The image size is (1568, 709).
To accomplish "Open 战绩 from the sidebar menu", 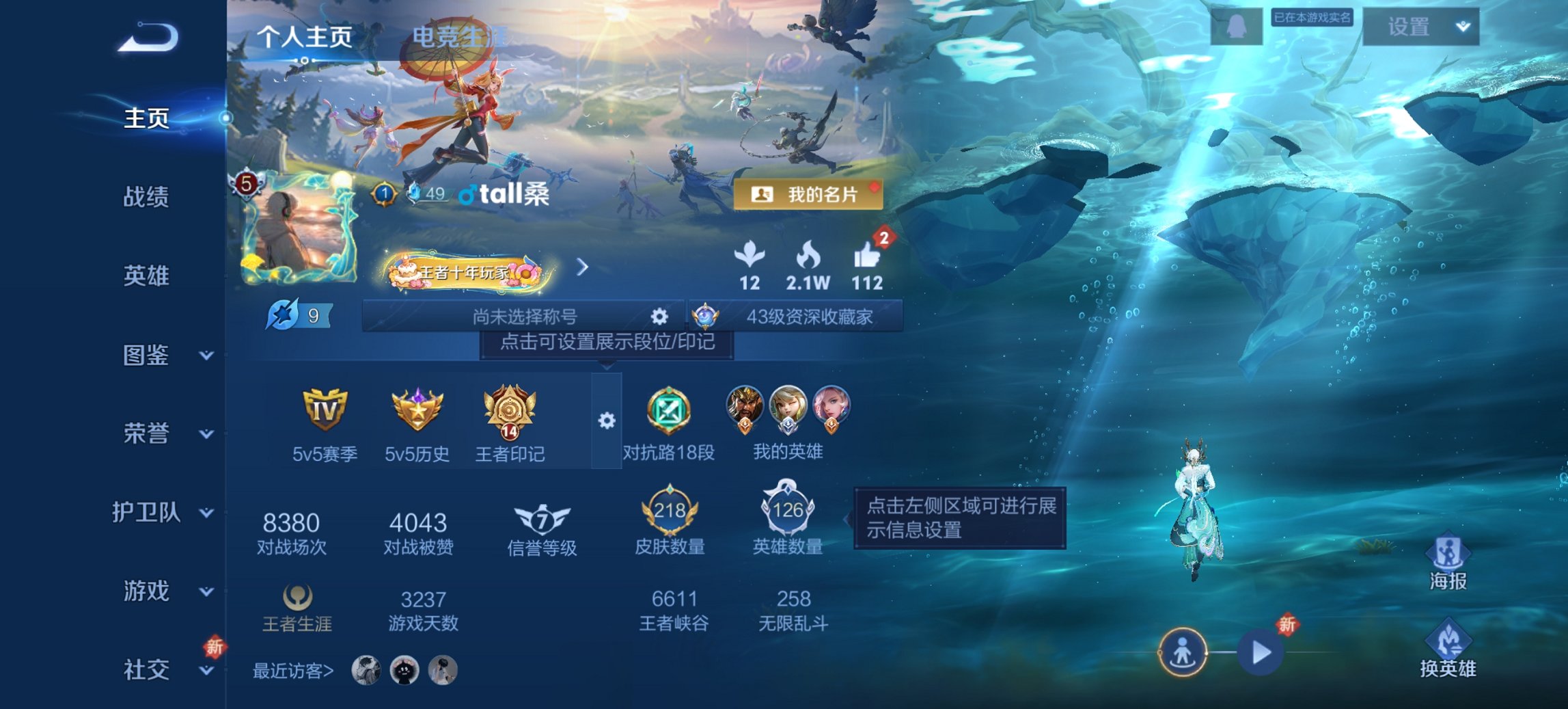I will click(145, 198).
